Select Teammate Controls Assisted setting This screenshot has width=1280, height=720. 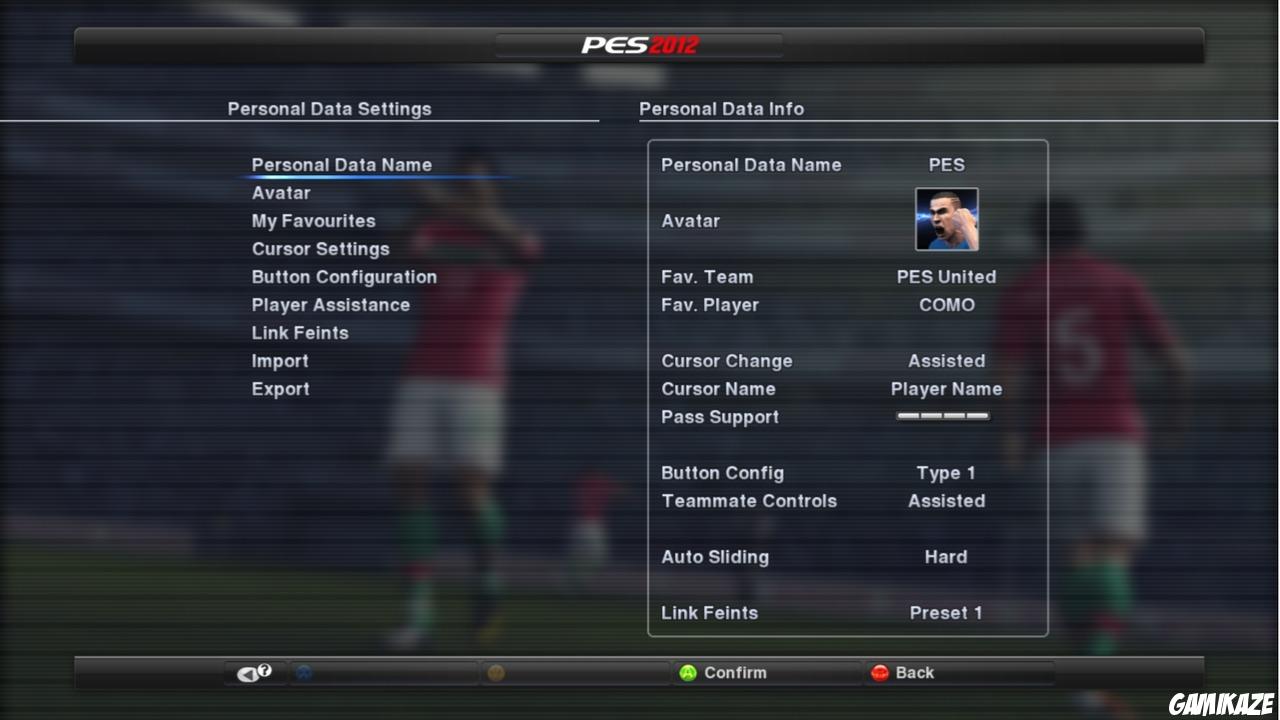tap(945, 501)
